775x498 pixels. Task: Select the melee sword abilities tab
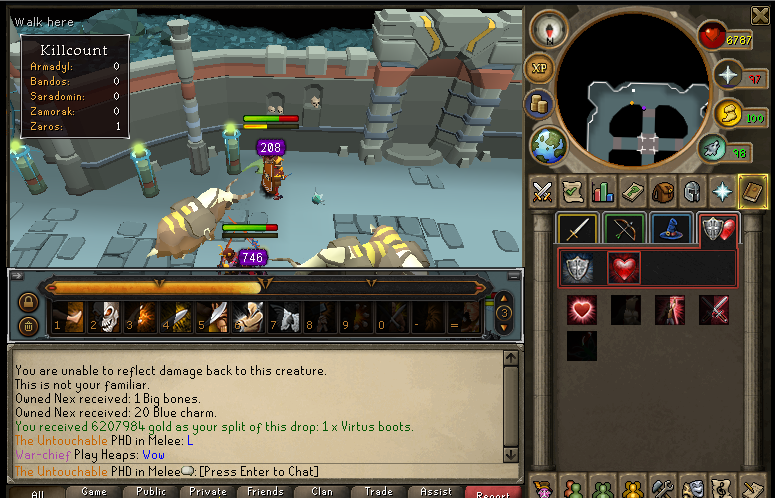[578, 229]
